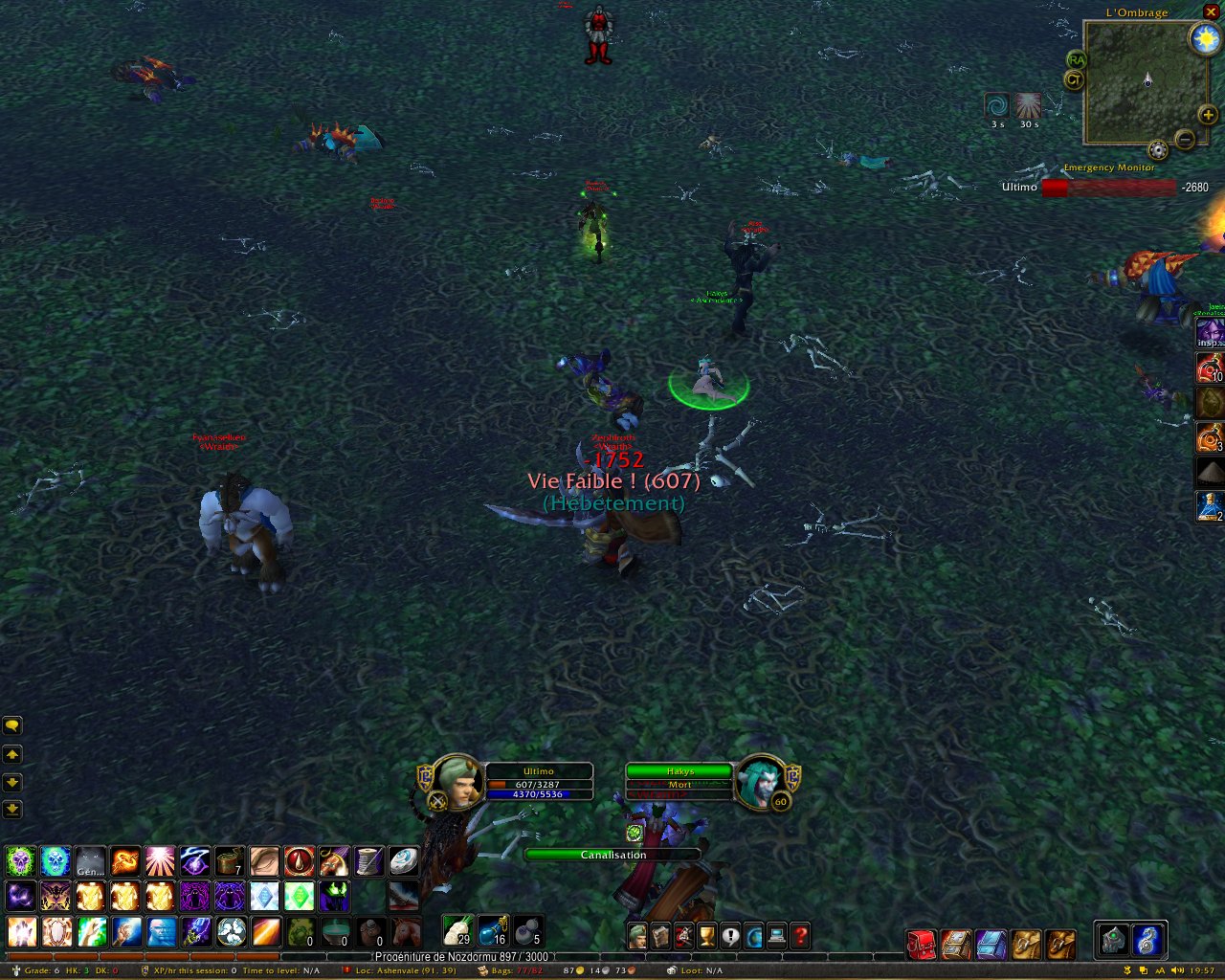Close the minimap with the red X
1225x980 pixels.
coord(1211,11)
